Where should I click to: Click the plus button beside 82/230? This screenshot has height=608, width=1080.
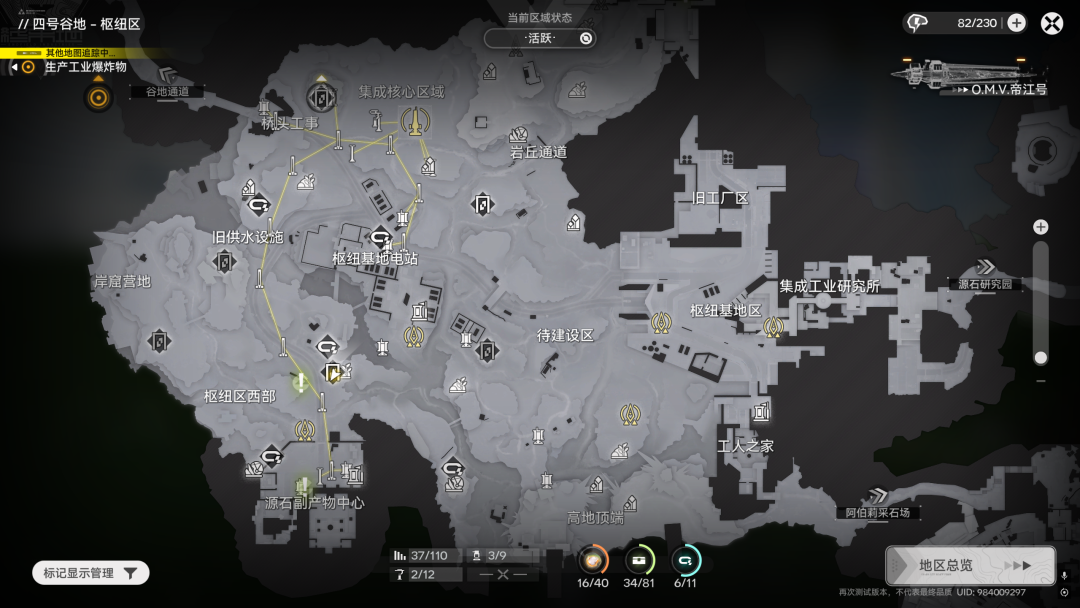[1016, 23]
